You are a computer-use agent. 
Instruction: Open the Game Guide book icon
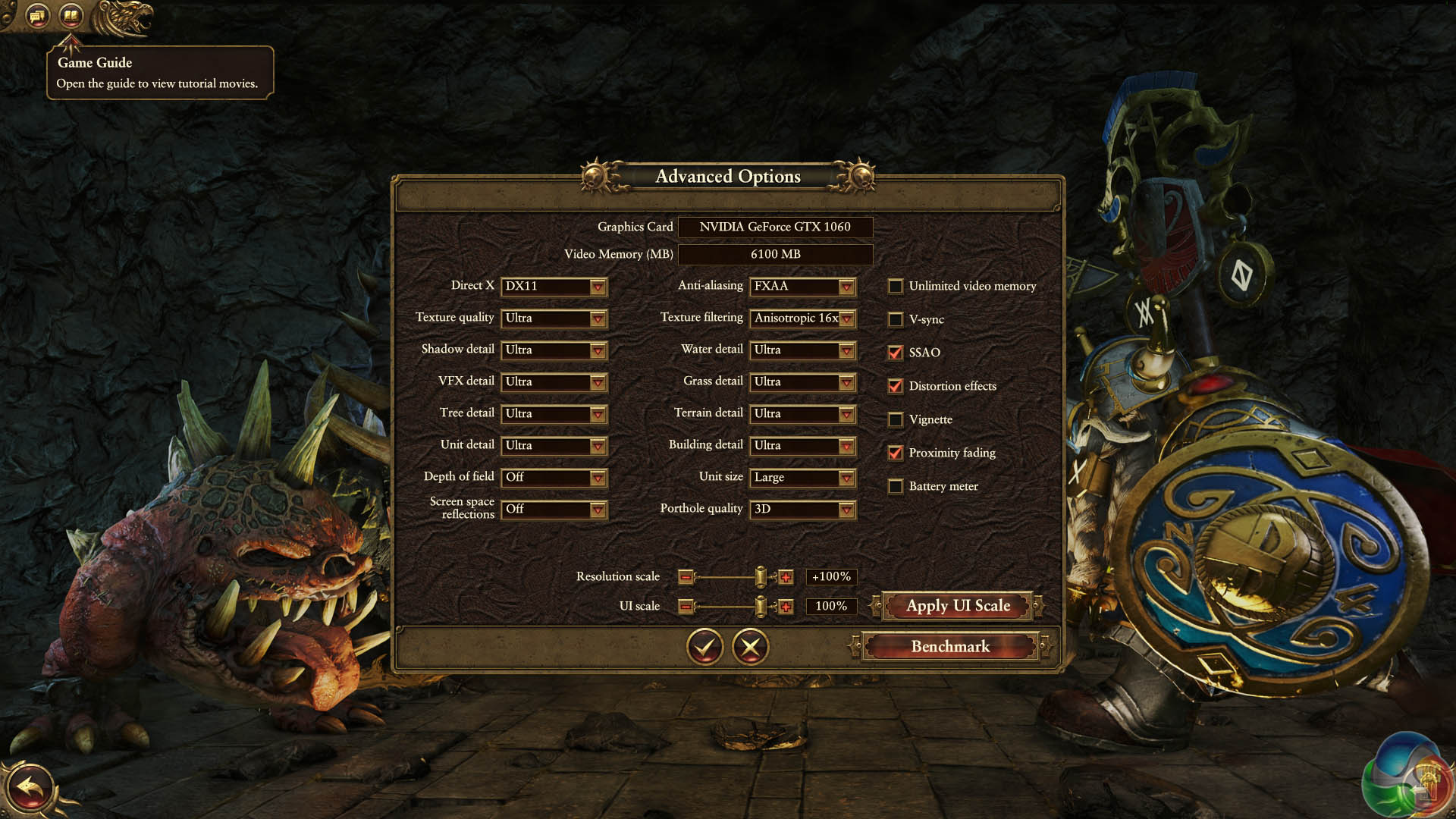click(x=71, y=14)
